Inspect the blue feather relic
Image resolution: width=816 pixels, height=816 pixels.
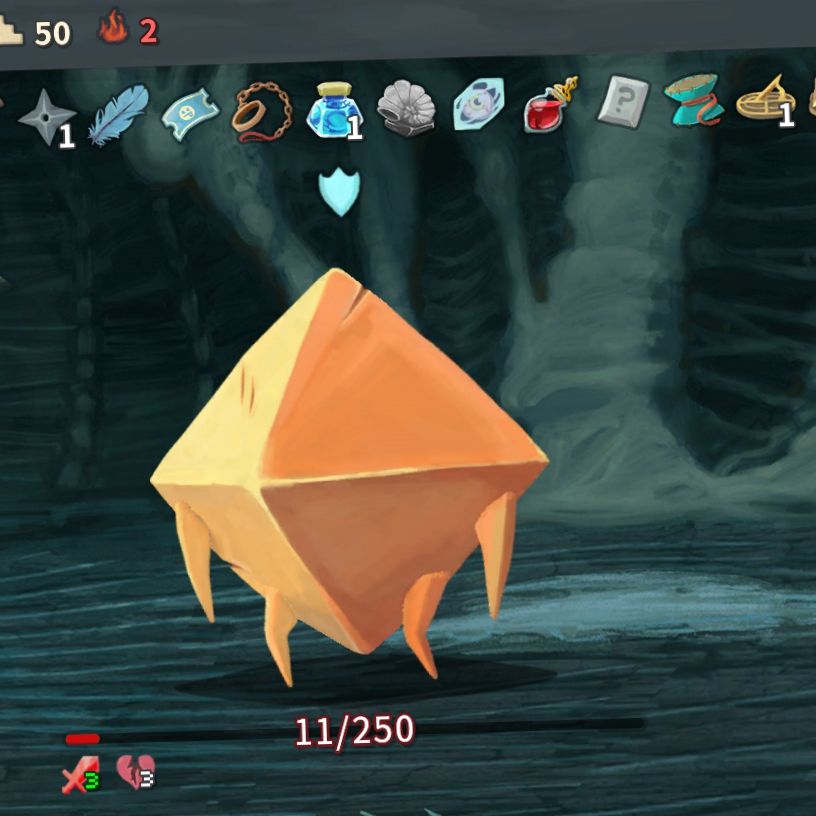(x=118, y=112)
